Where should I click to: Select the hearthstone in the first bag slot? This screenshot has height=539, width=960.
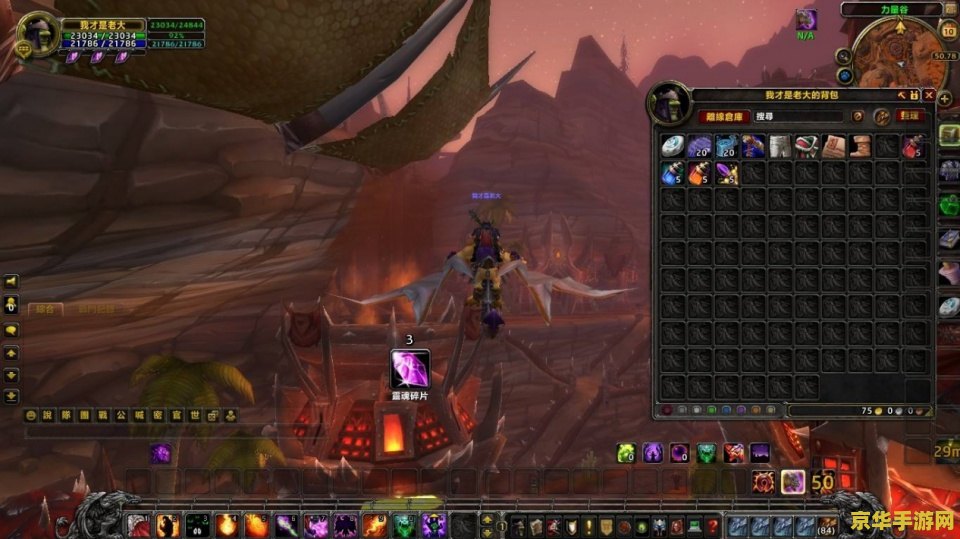(x=672, y=147)
